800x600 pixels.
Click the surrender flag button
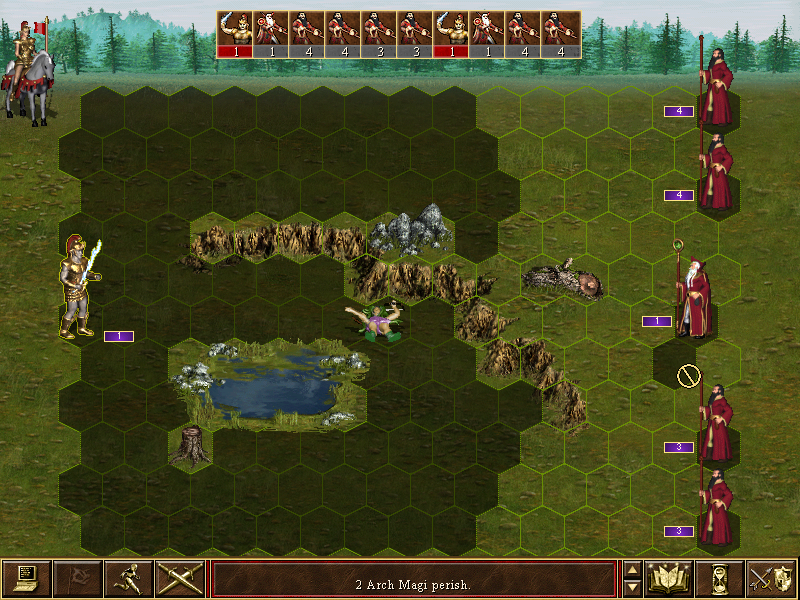(x=78, y=578)
